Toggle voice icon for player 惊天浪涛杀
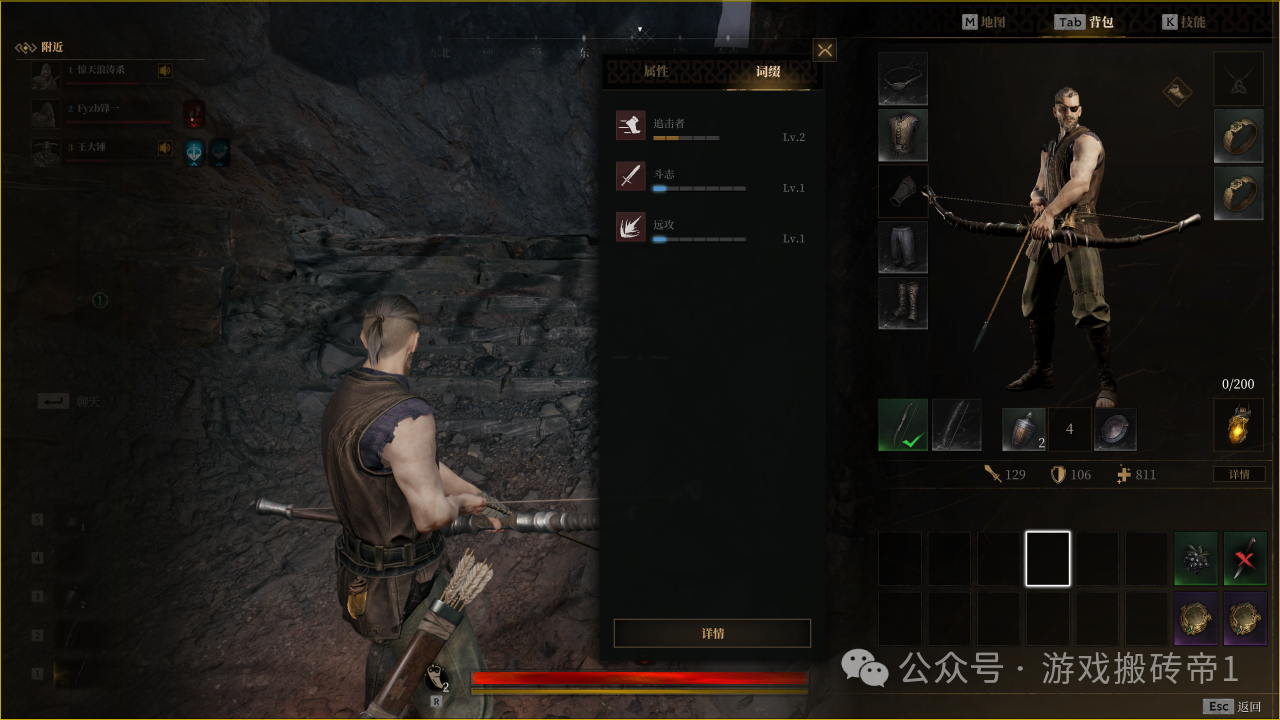This screenshot has width=1280, height=720. pos(164,70)
